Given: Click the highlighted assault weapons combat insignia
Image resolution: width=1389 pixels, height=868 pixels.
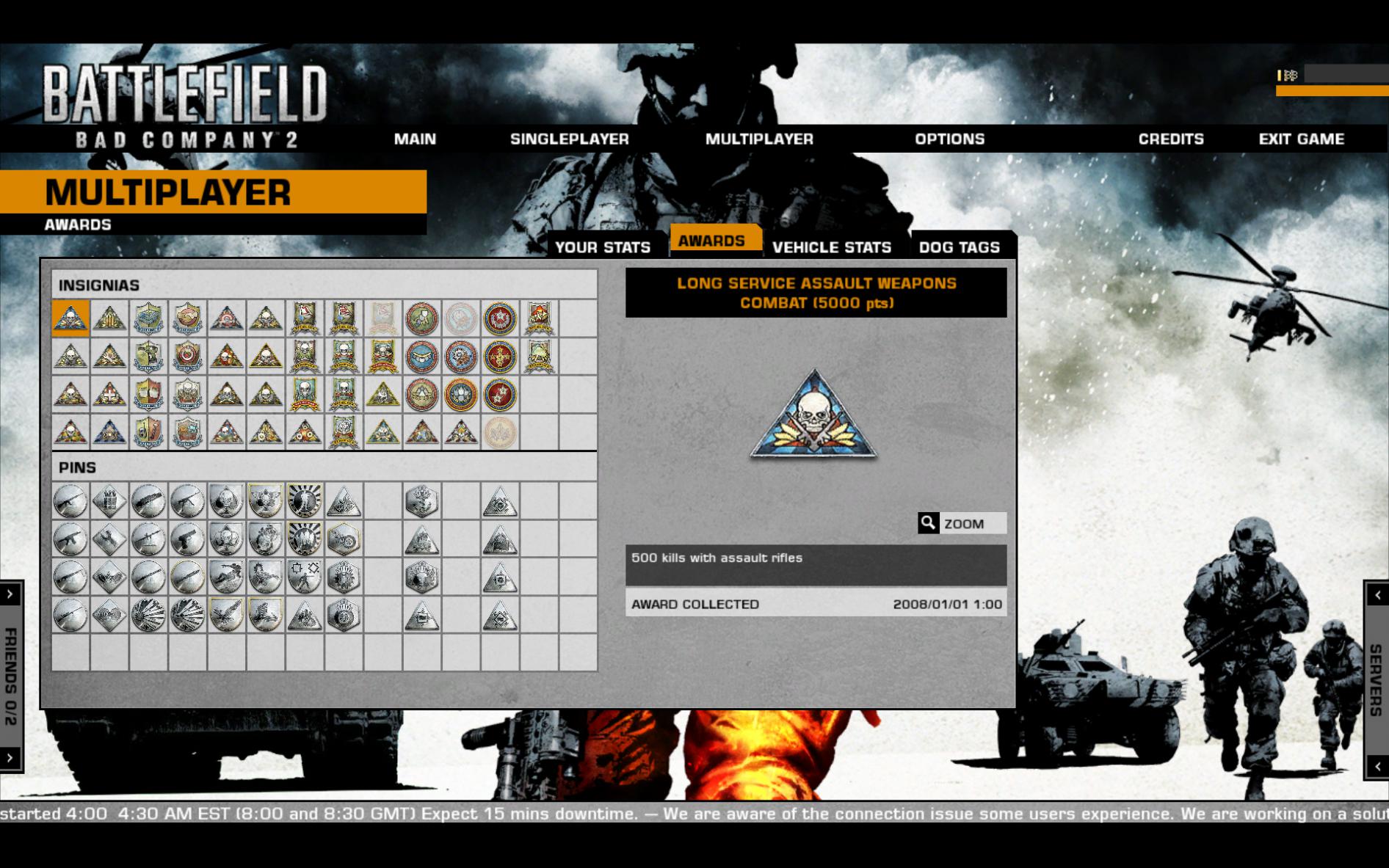Looking at the screenshot, I should [72, 319].
